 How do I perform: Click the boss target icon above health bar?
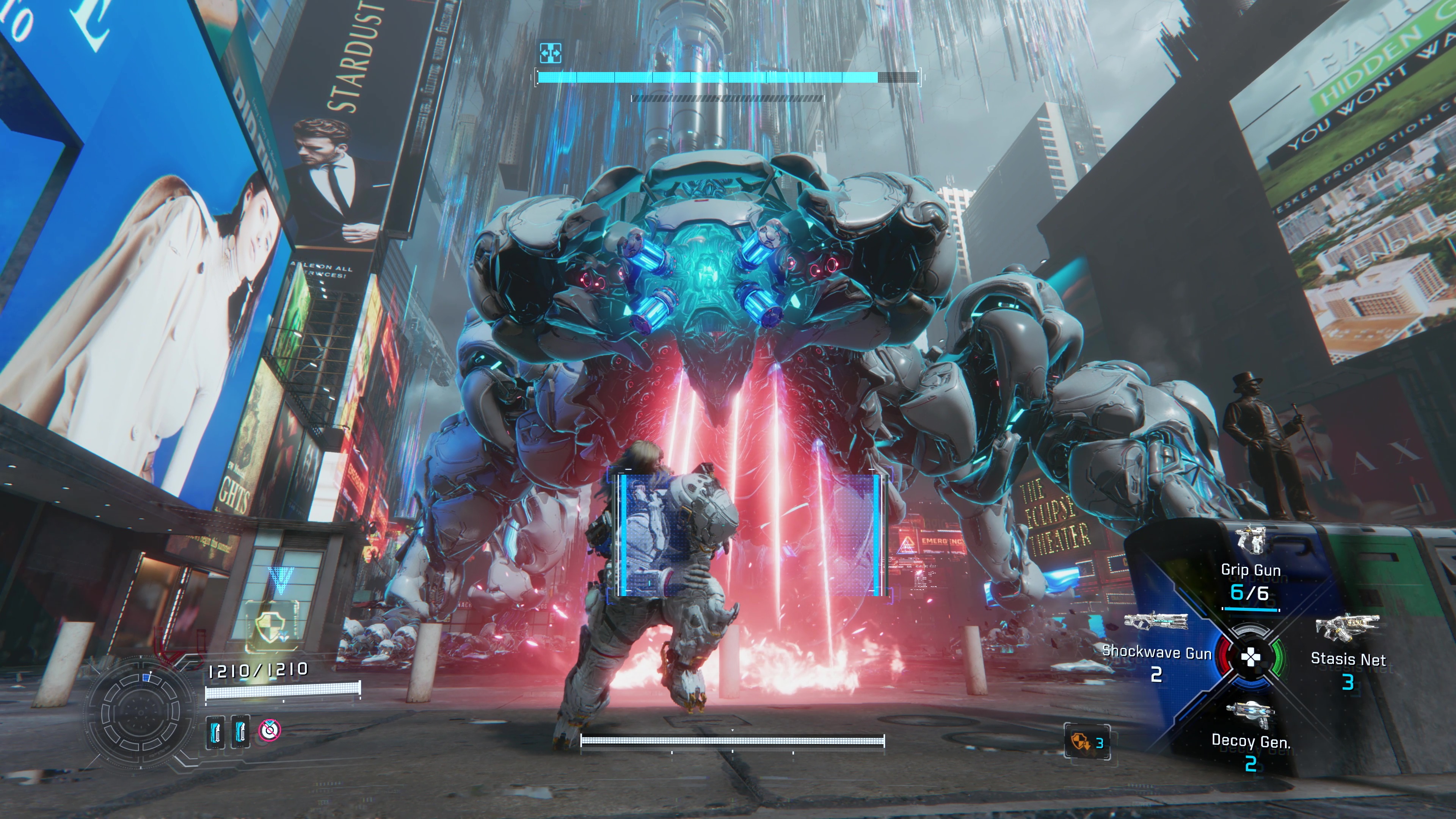pos(550,53)
